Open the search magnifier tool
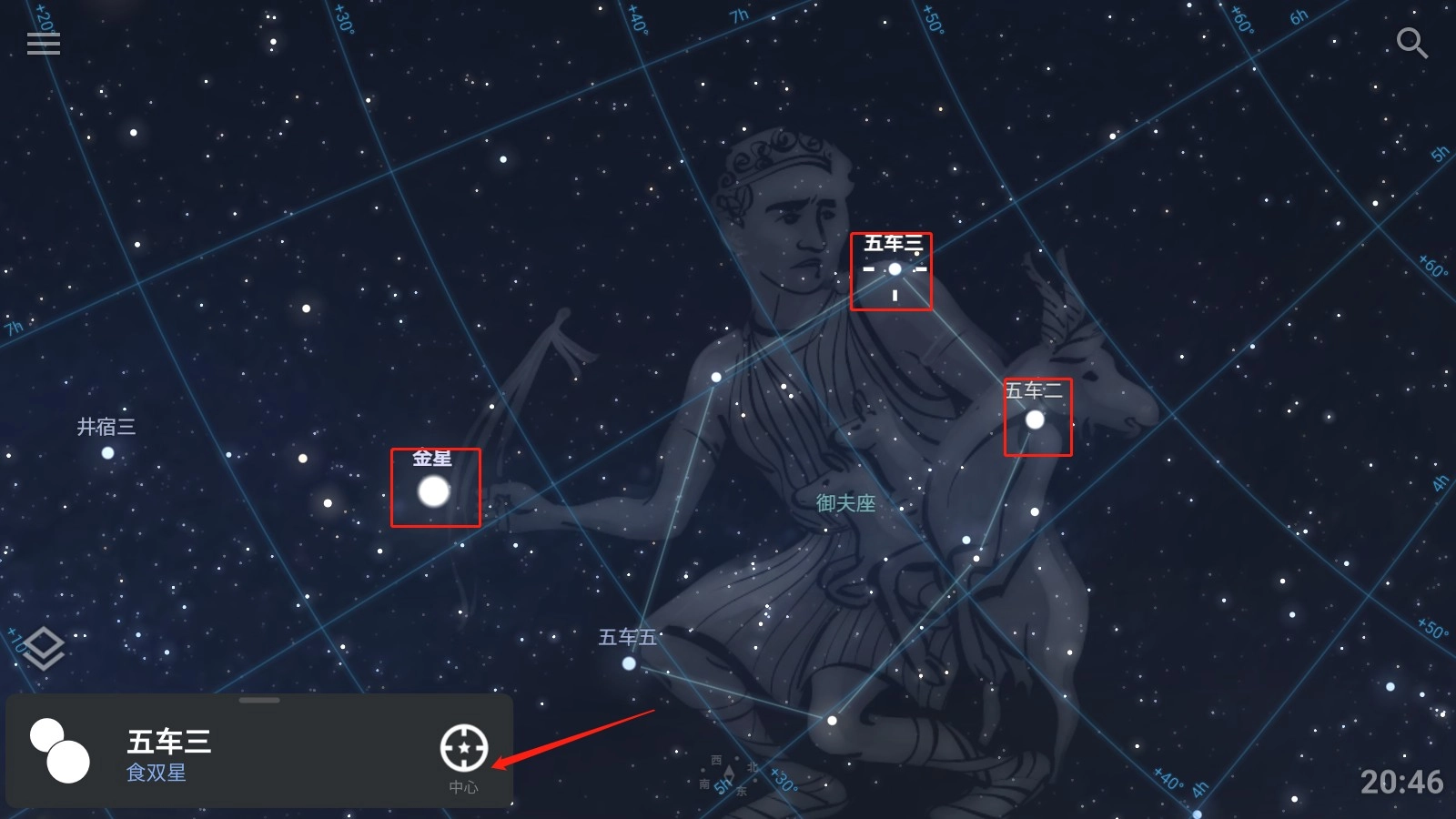Image resolution: width=1456 pixels, height=819 pixels. pos(1412,43)
